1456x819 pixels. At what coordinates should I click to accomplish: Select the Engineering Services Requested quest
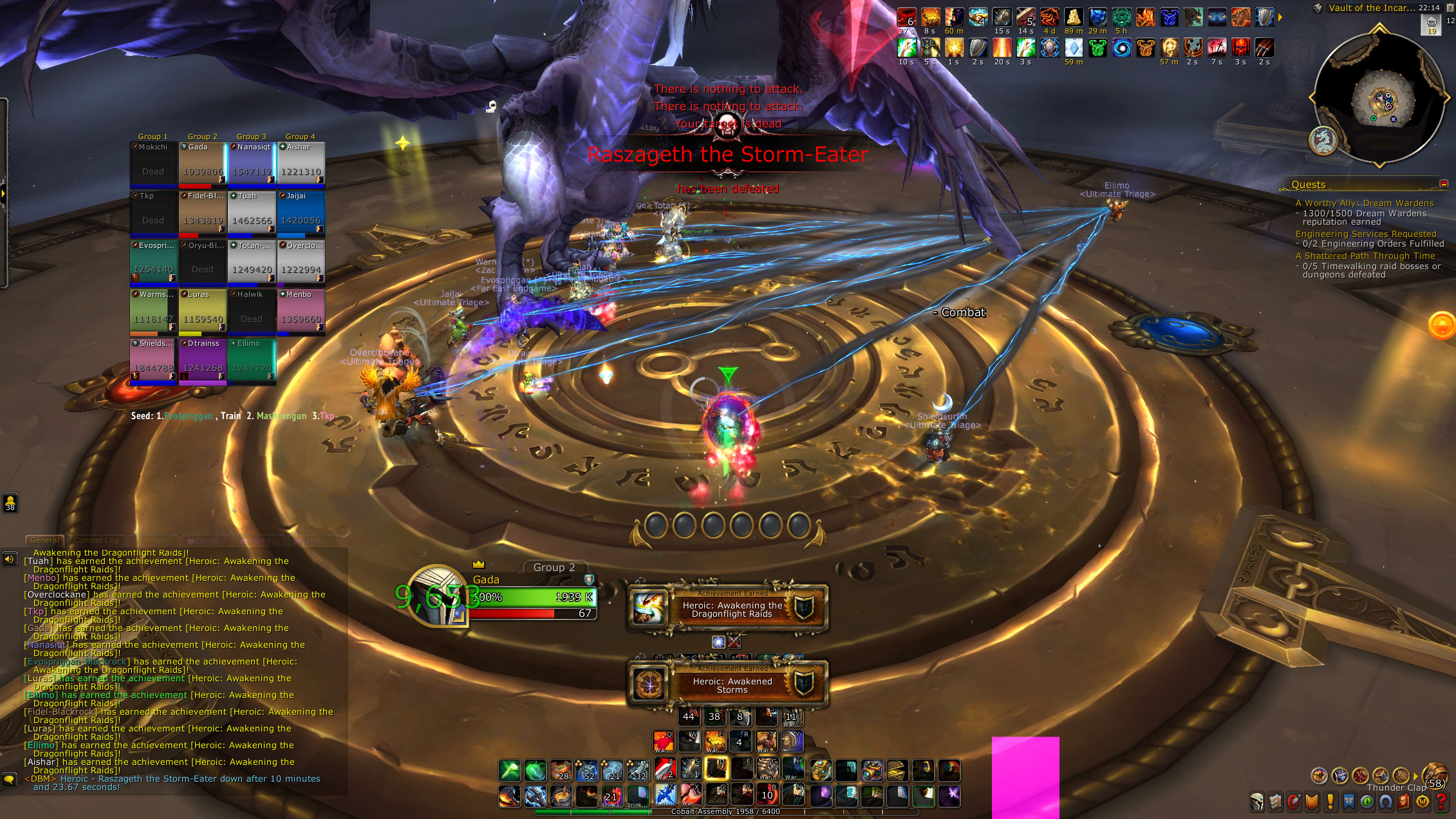(x=1365, y=234)
